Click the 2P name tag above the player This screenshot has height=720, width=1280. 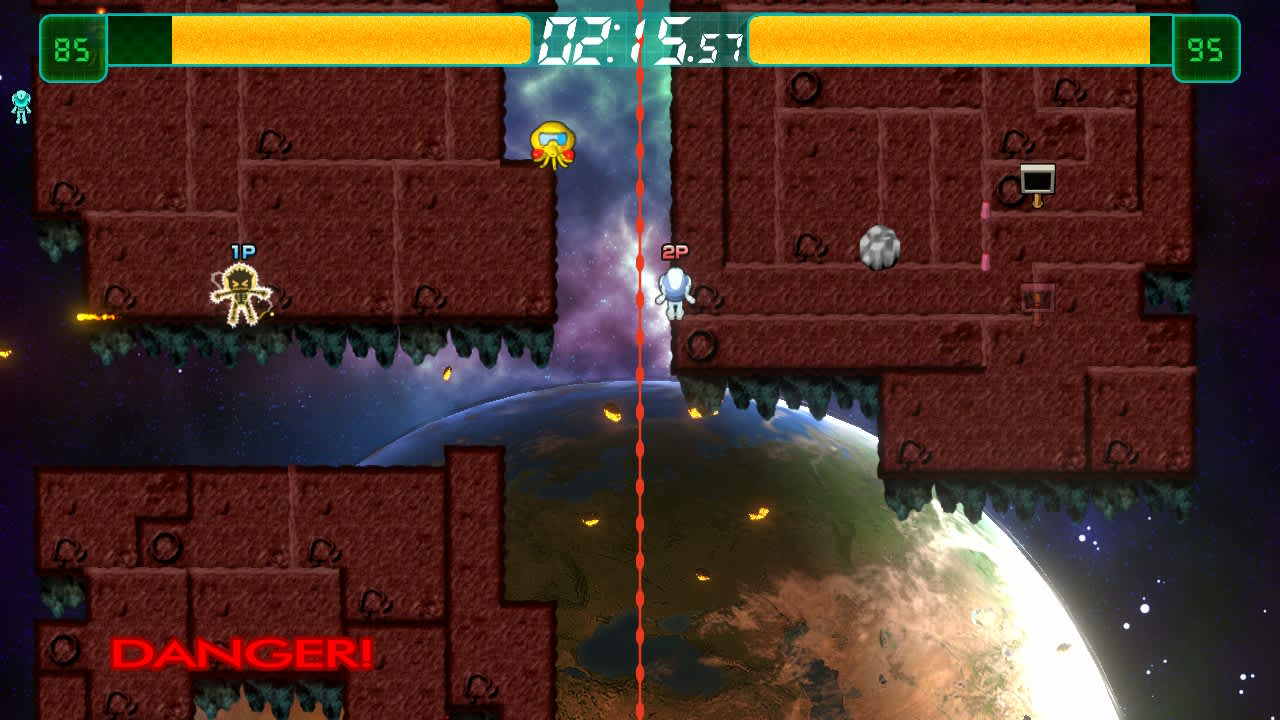tap(673, 251)
